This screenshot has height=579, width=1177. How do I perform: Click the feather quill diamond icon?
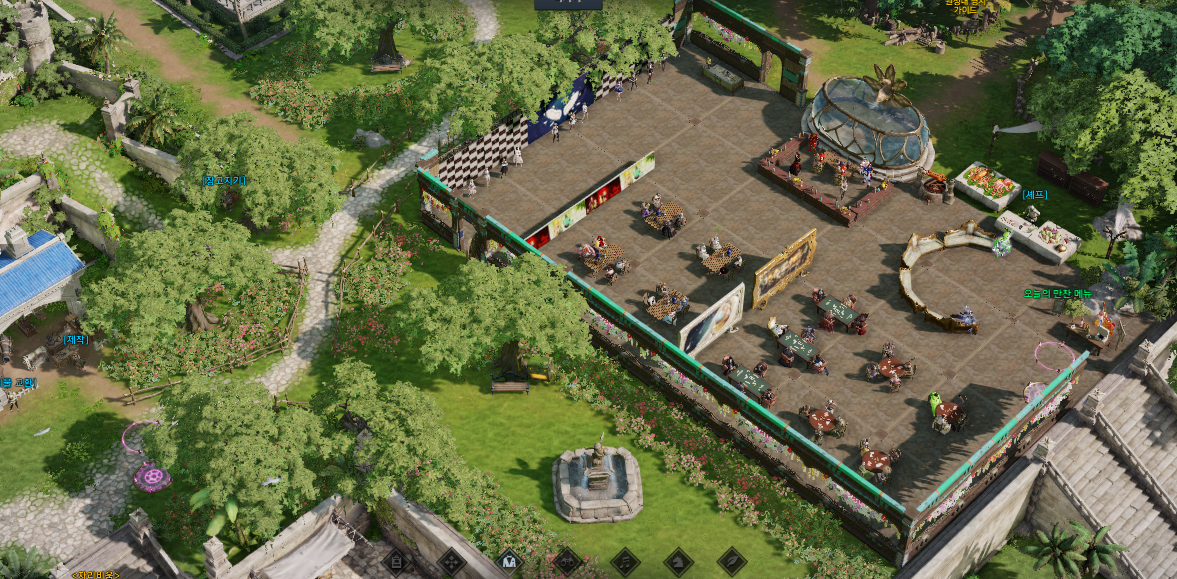732,561
